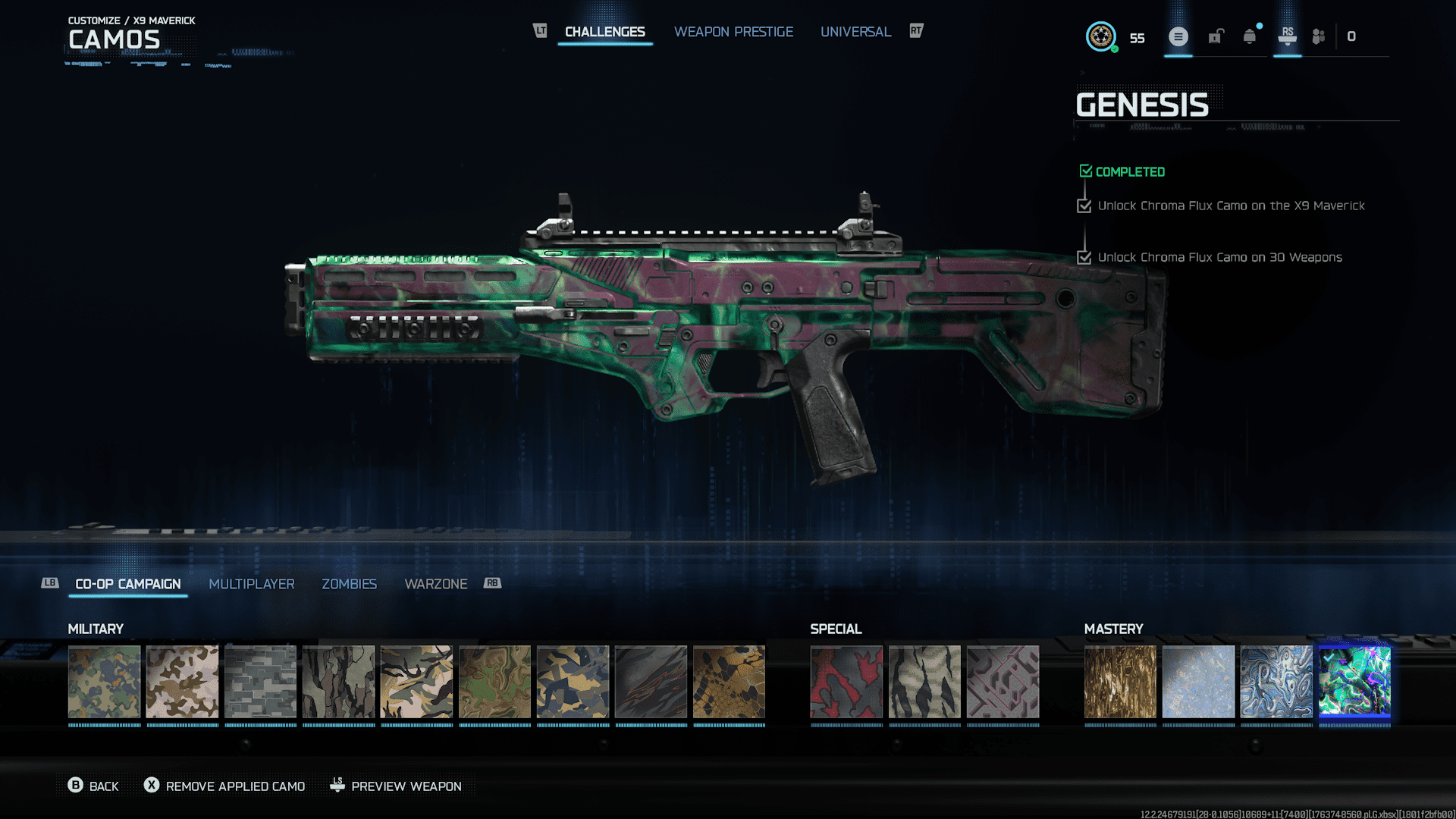This screenshot has height=819, width=1456.
Task: Pick the grey digital pixel camo
Action: tap(261, 682)
